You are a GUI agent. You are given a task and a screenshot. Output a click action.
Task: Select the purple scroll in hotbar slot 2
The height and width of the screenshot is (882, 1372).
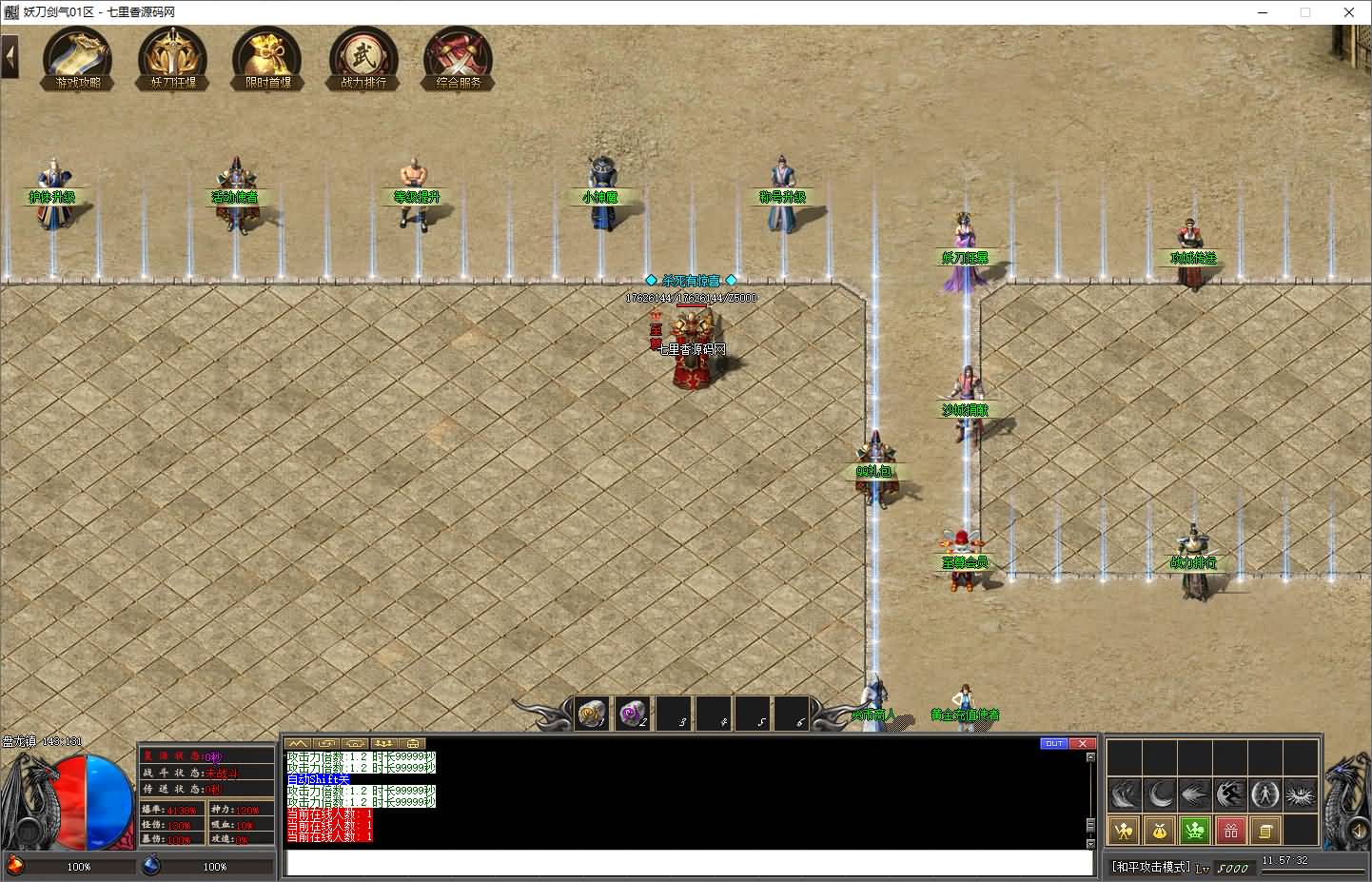tap(632, 713)
